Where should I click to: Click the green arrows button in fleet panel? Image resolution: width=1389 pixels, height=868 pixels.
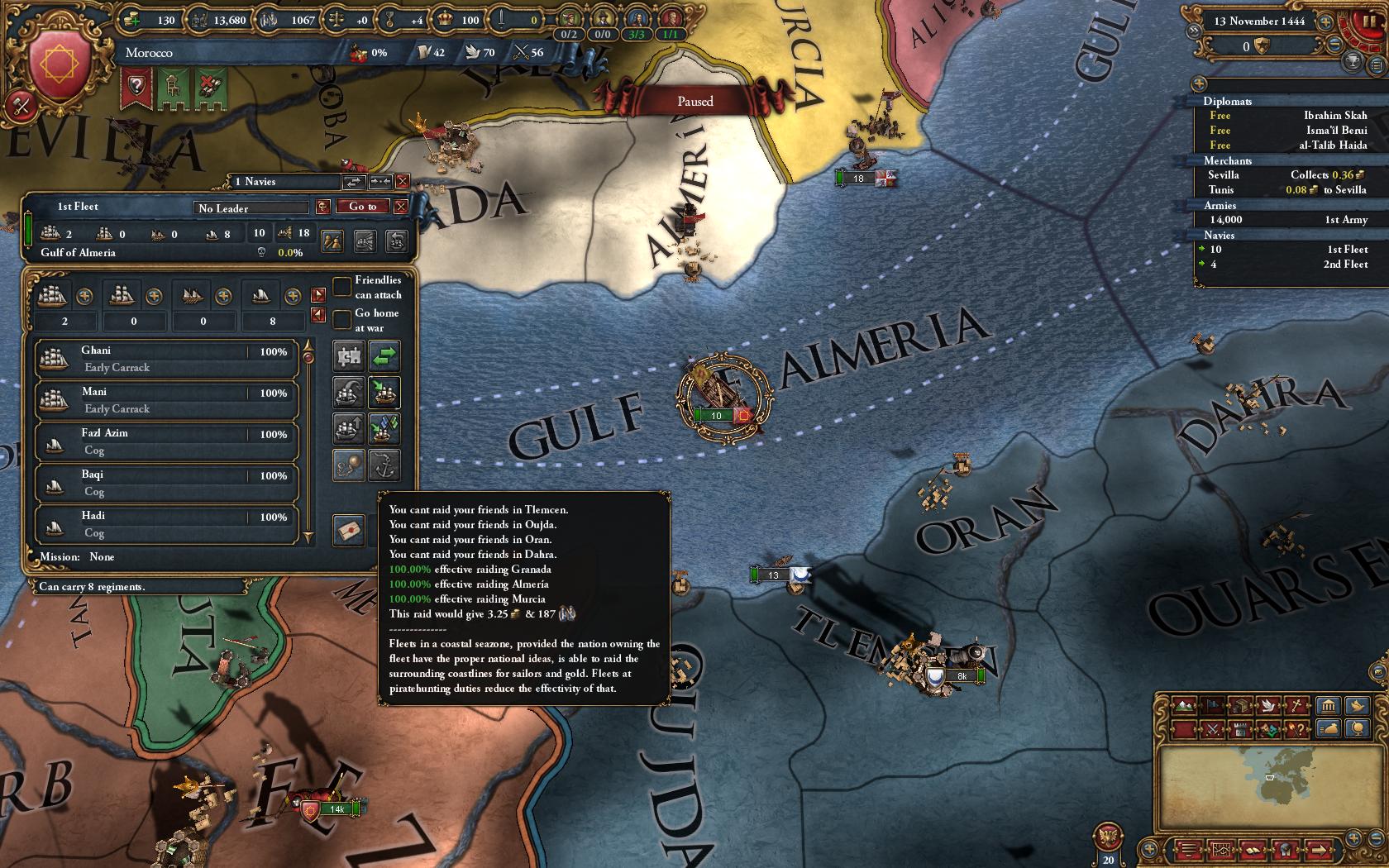pos(384,356)
